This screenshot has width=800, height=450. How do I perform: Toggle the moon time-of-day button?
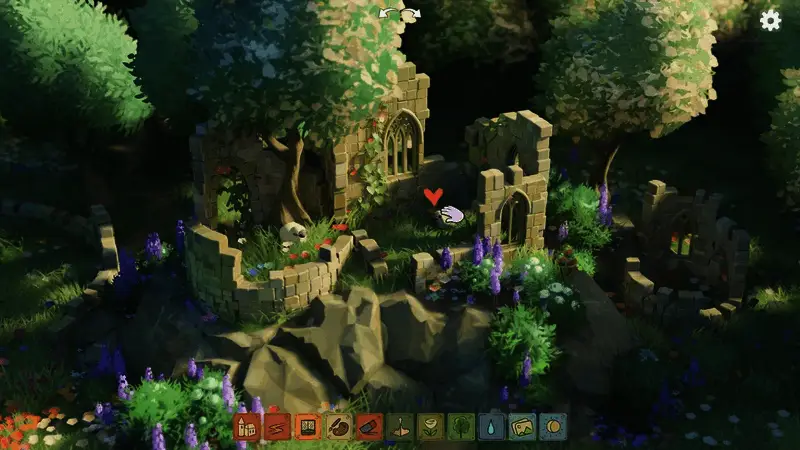pos(553,427)
